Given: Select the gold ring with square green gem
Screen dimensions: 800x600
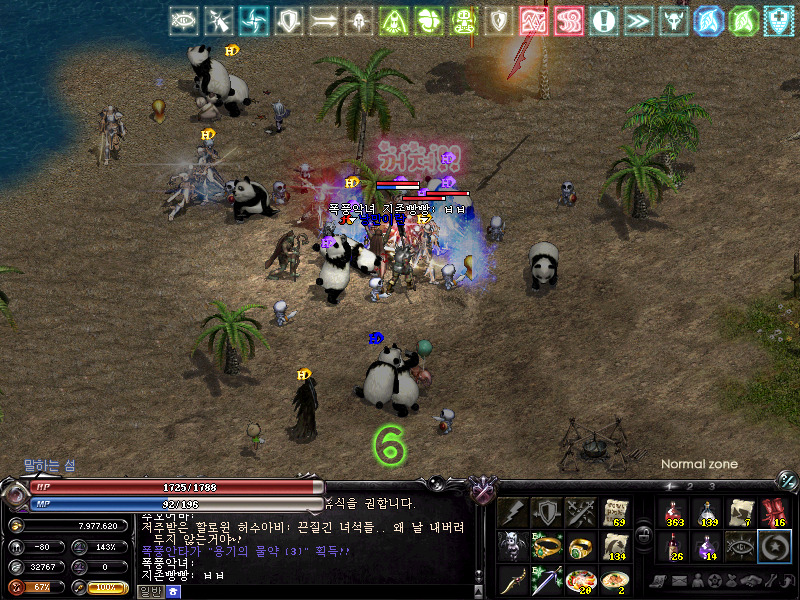Looking at the screenshot, I should point(581,546).
